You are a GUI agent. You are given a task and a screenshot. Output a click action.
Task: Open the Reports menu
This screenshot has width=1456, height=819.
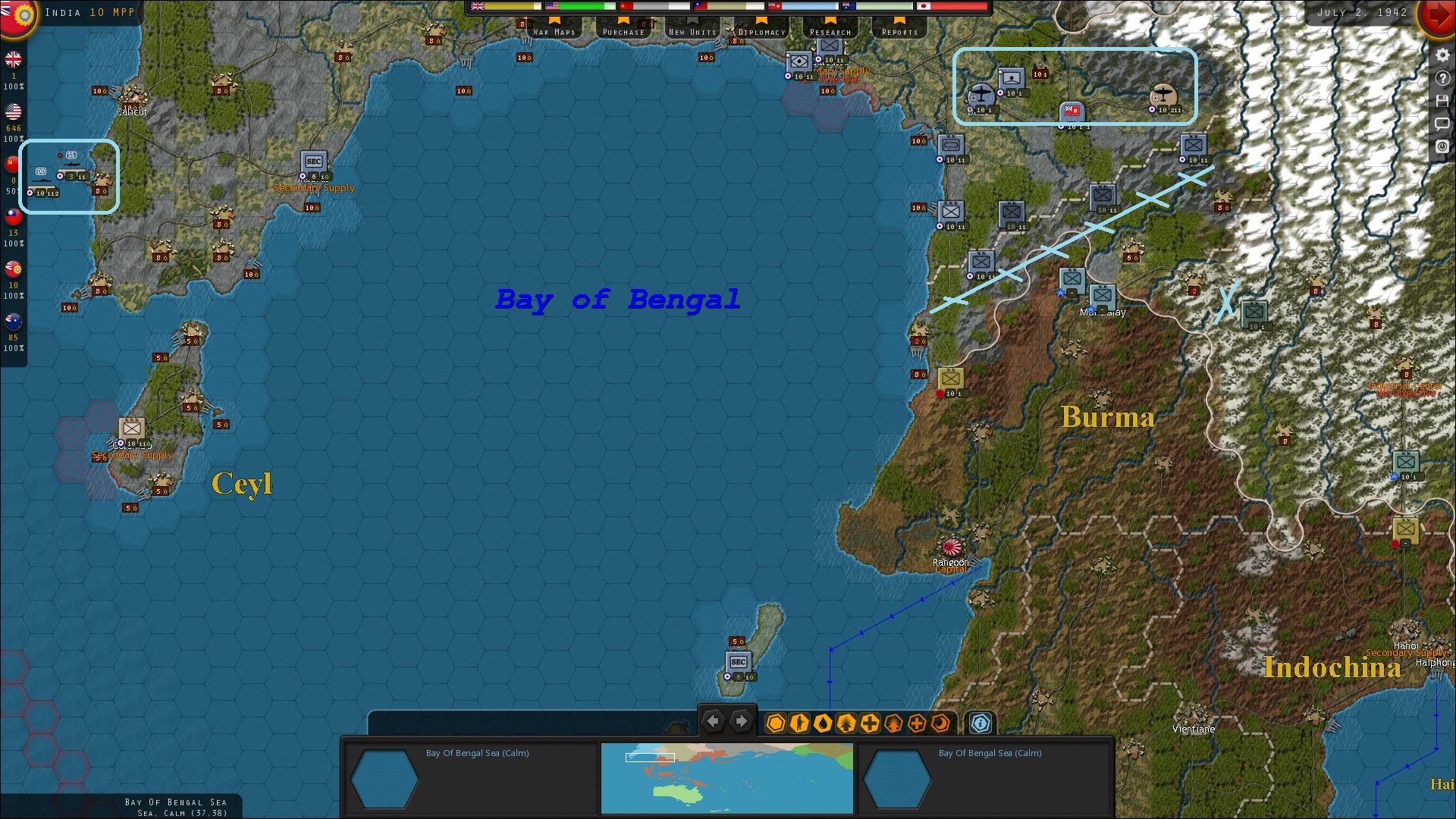(x=899, y=31)
